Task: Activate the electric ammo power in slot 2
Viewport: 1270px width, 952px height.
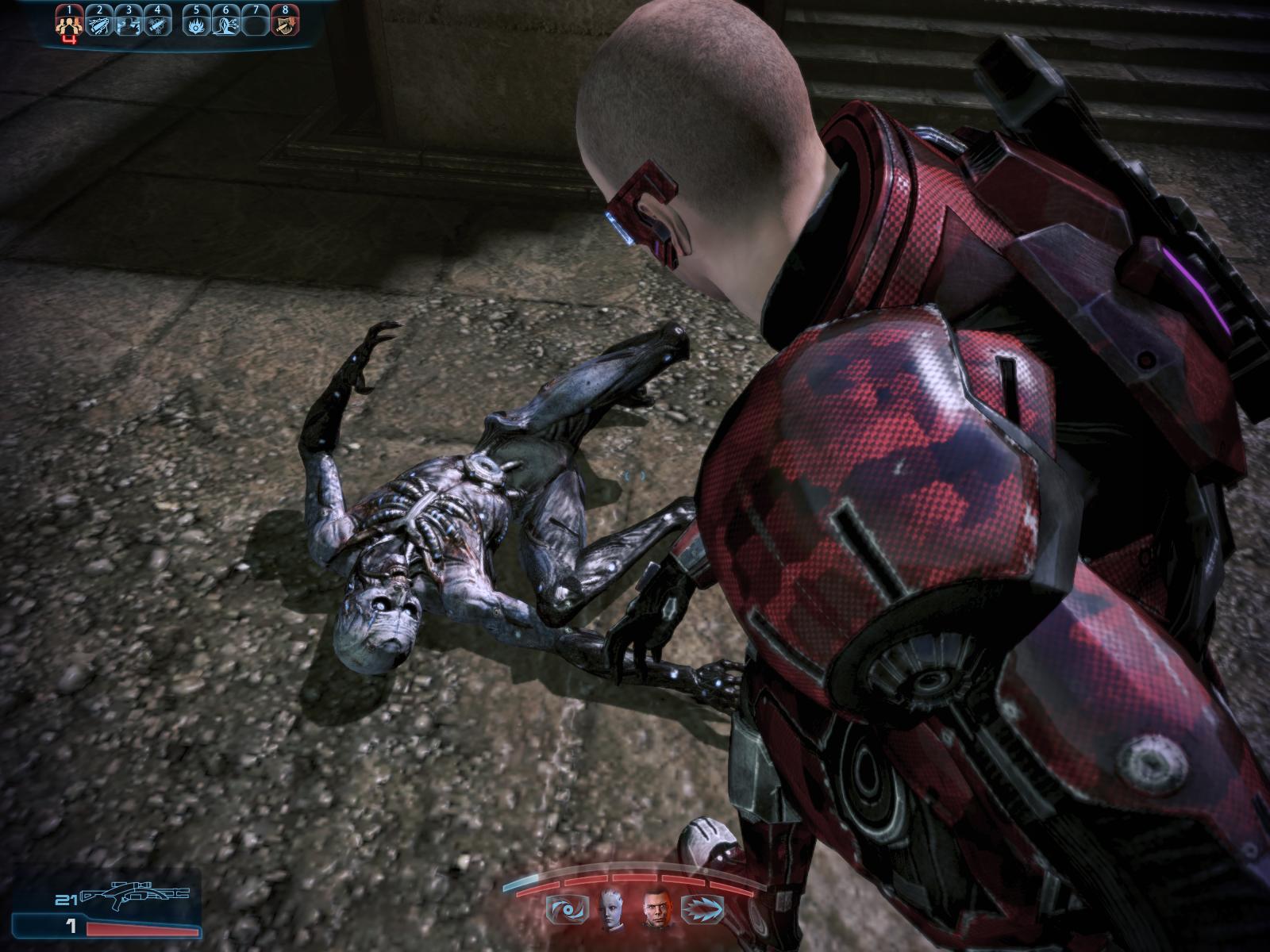Action: pos(99,24)
